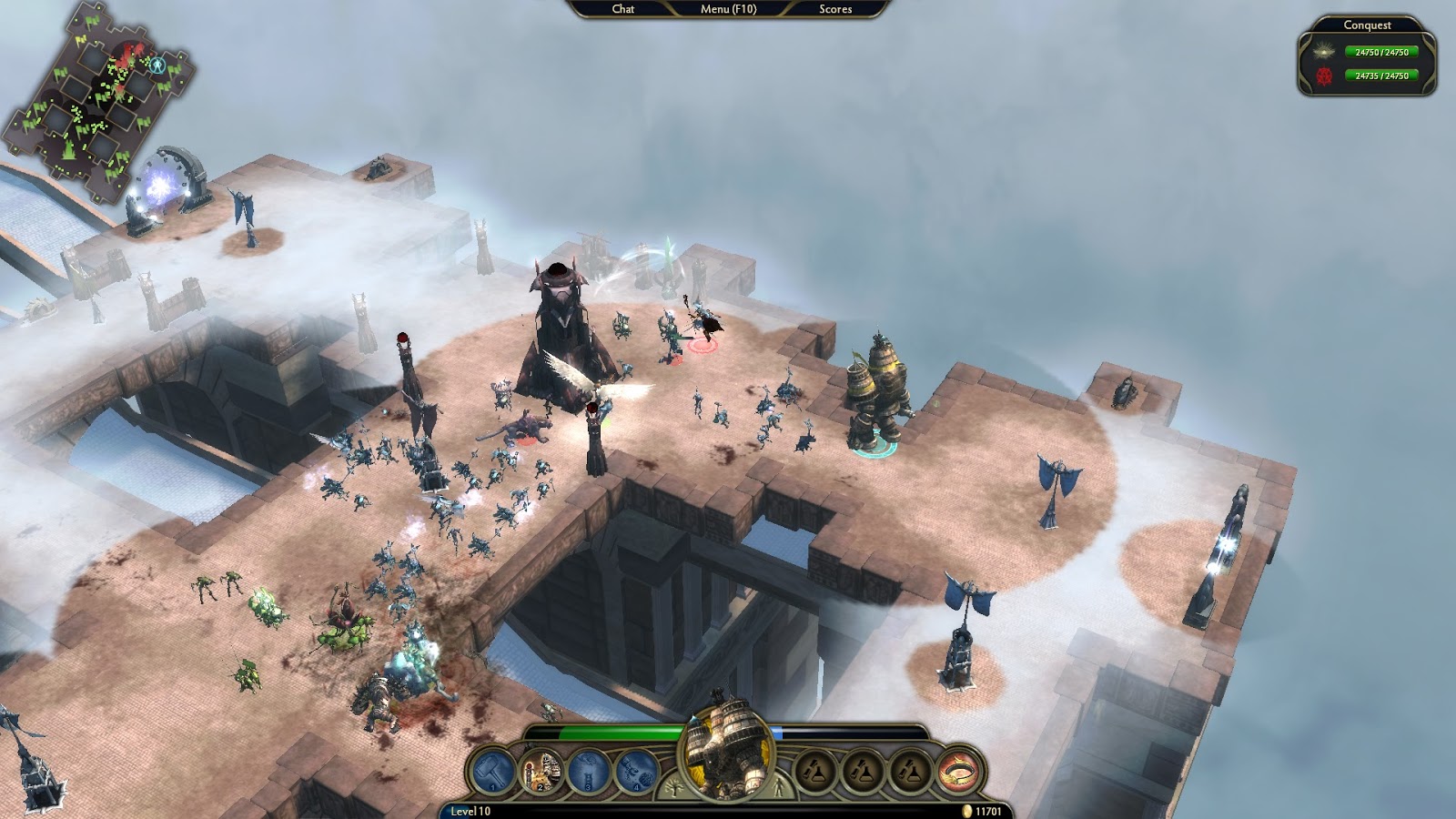
Task: Use the middle potion flask item
Action: (861, 769)
